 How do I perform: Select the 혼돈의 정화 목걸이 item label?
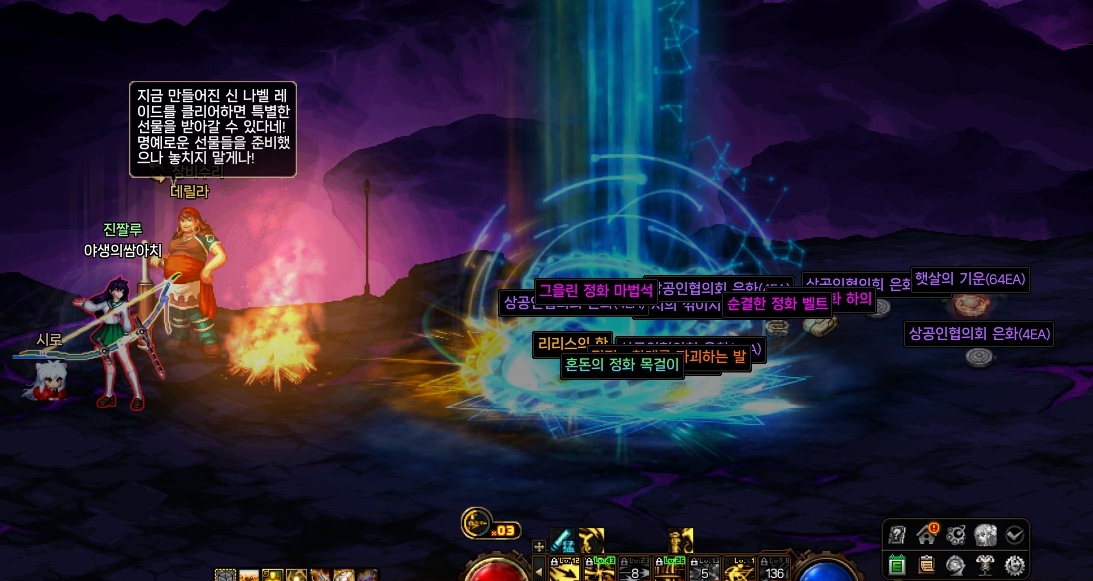pos(621,365)
